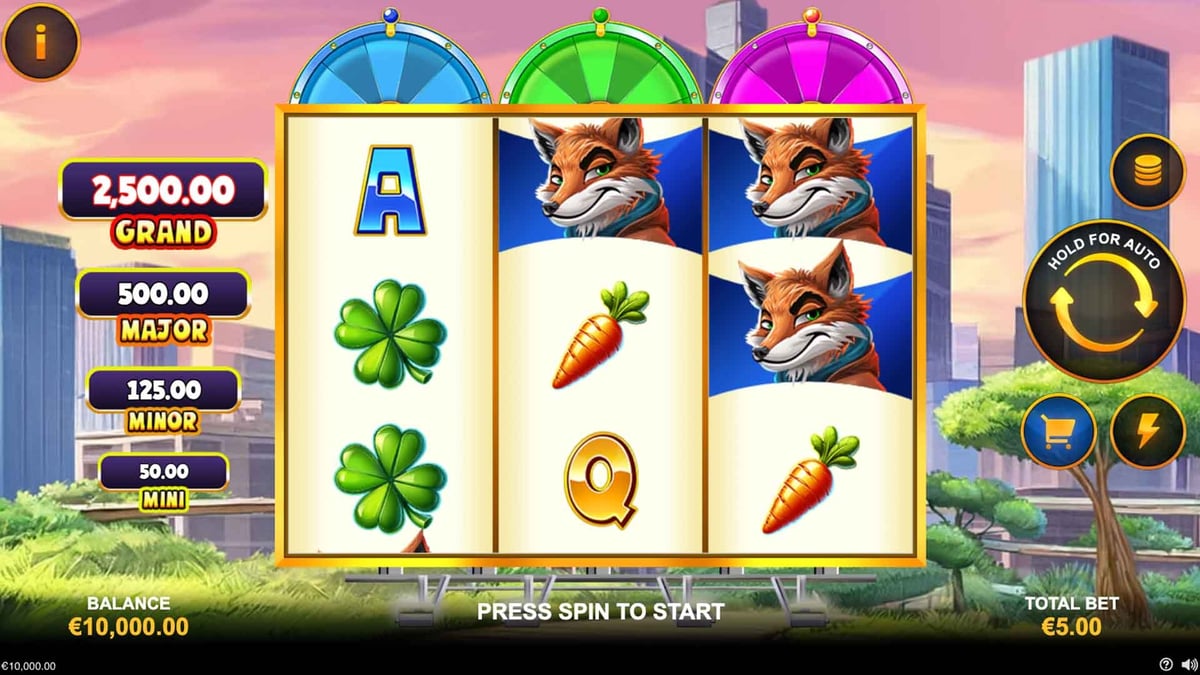Toggle the sound speaker icon
Screen dimensions: 1200x675
pyautogui.click(x=1186, y=664)
